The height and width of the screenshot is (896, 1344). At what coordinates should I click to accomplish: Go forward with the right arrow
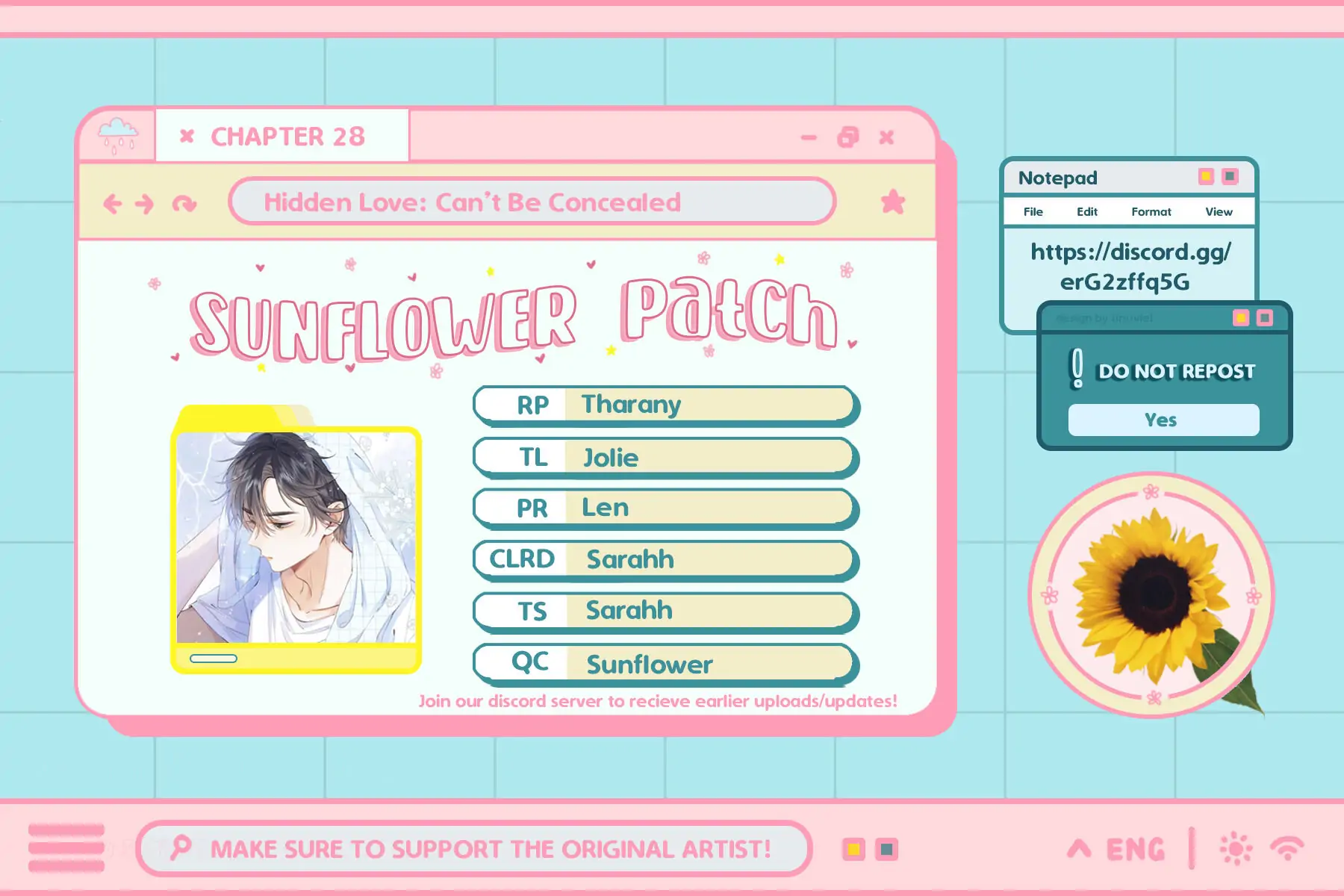[145, 203]
